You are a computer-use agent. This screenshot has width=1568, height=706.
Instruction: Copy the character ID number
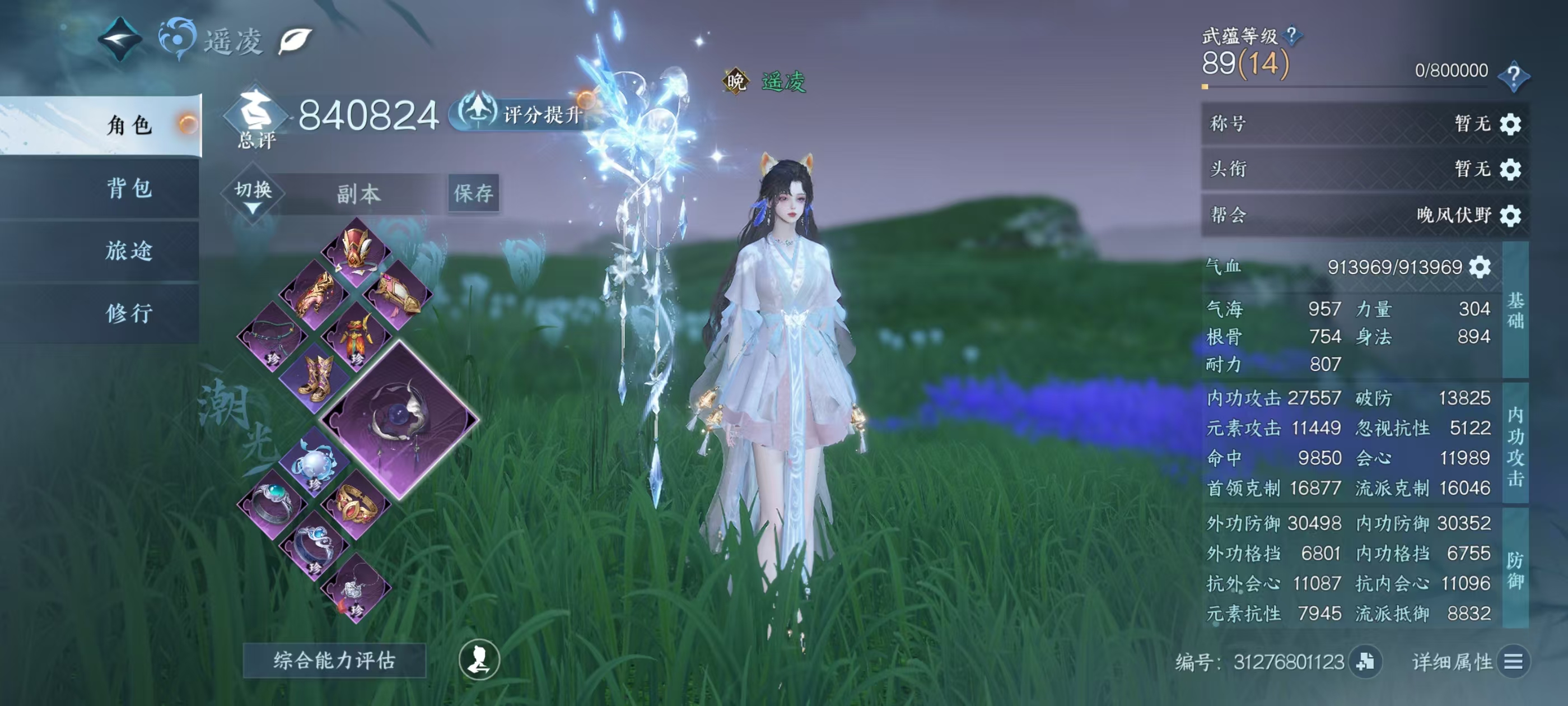1365,662
